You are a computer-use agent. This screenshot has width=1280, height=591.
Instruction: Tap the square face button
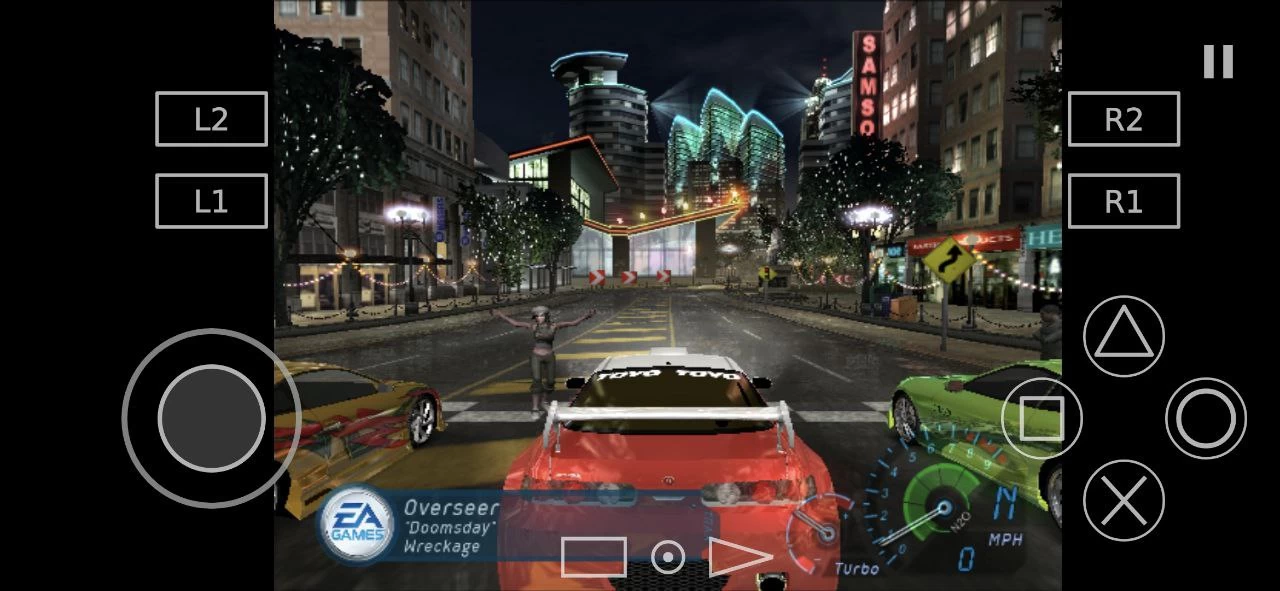pyautogui.click(x=1041, y=418)
